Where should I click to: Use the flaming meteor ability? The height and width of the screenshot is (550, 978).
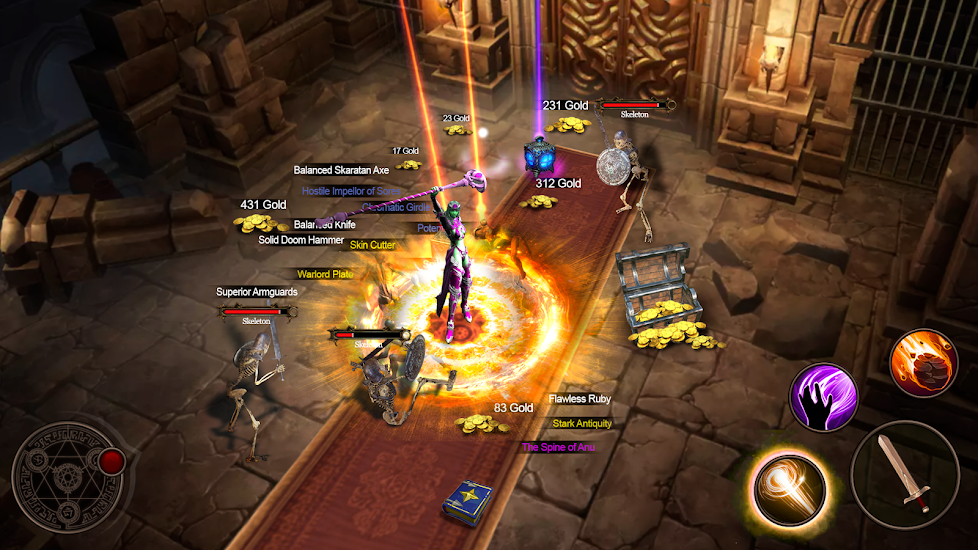923,362
